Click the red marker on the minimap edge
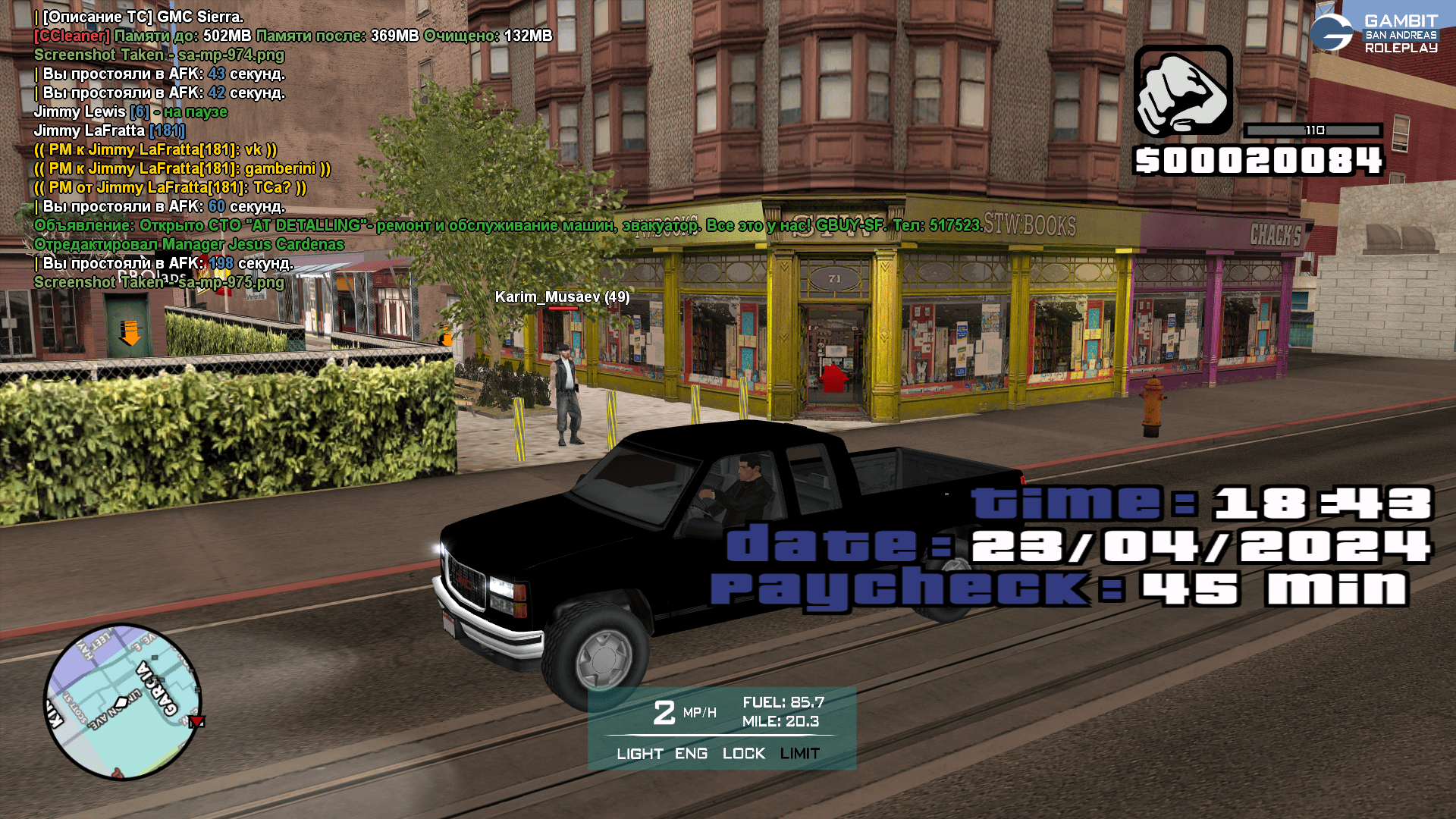This screenshot has height=819, width=1456. [x=196, y=721]
